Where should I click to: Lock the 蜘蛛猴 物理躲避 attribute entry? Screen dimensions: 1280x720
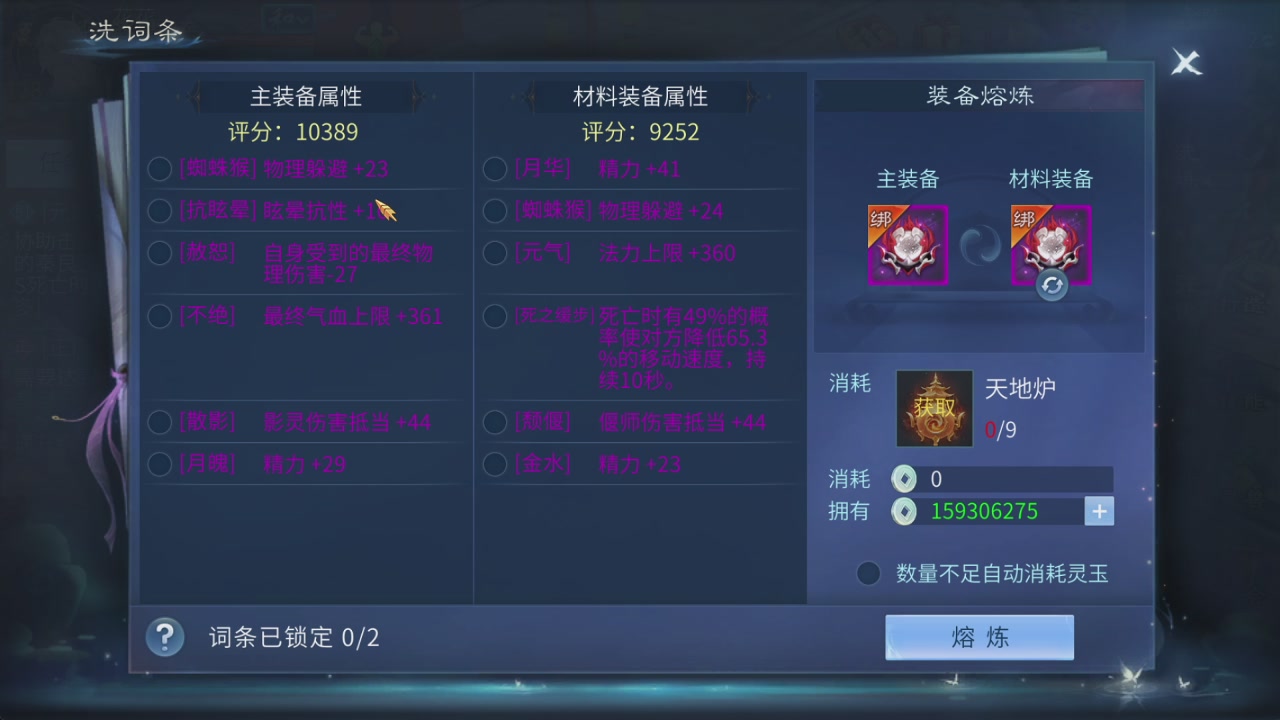(158, 169)
